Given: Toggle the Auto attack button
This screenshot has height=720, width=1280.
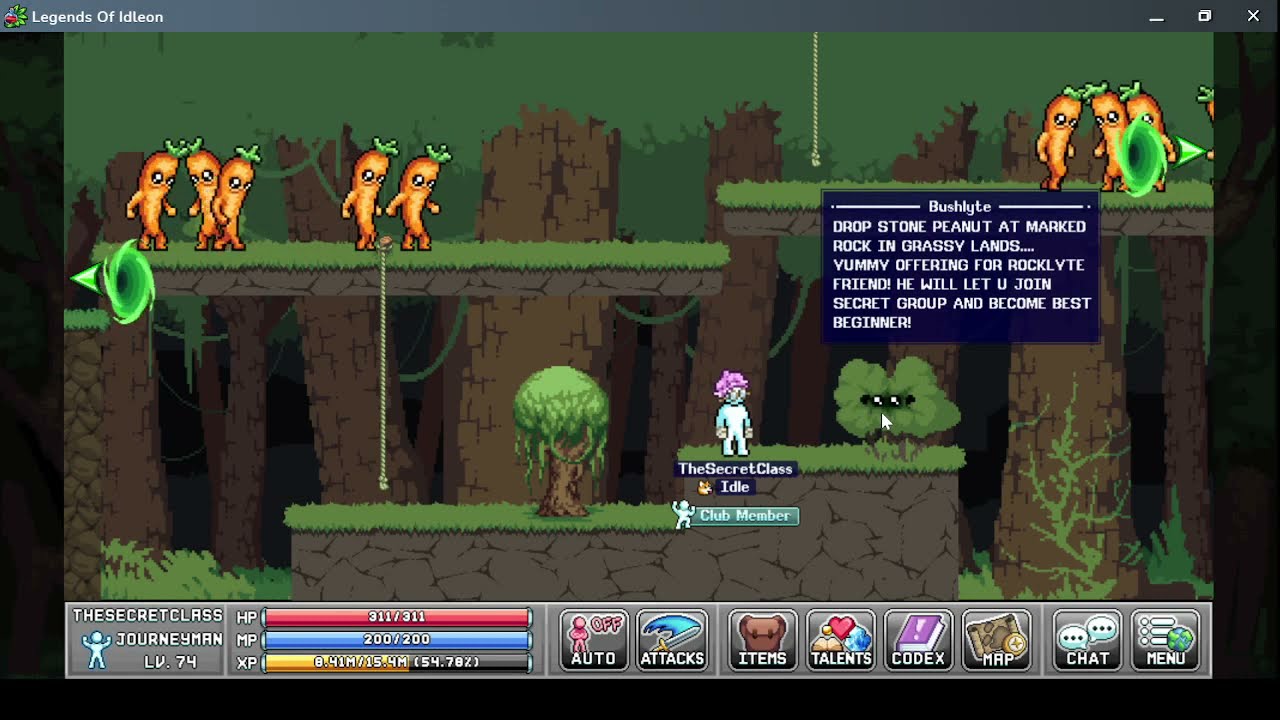Looking at the screenshot, I should coord(594,640).
